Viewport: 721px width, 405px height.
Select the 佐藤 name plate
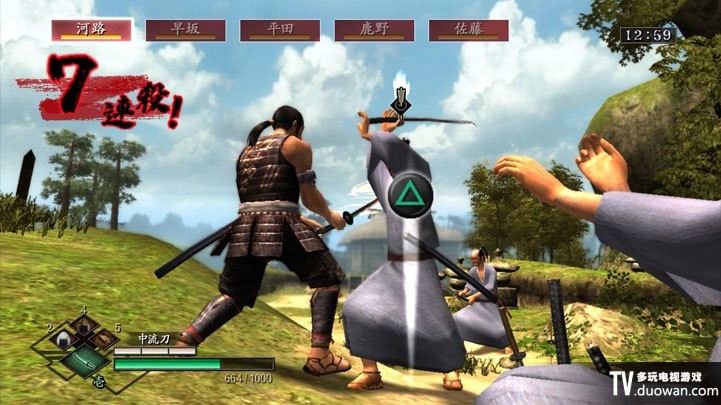point(468,30)
